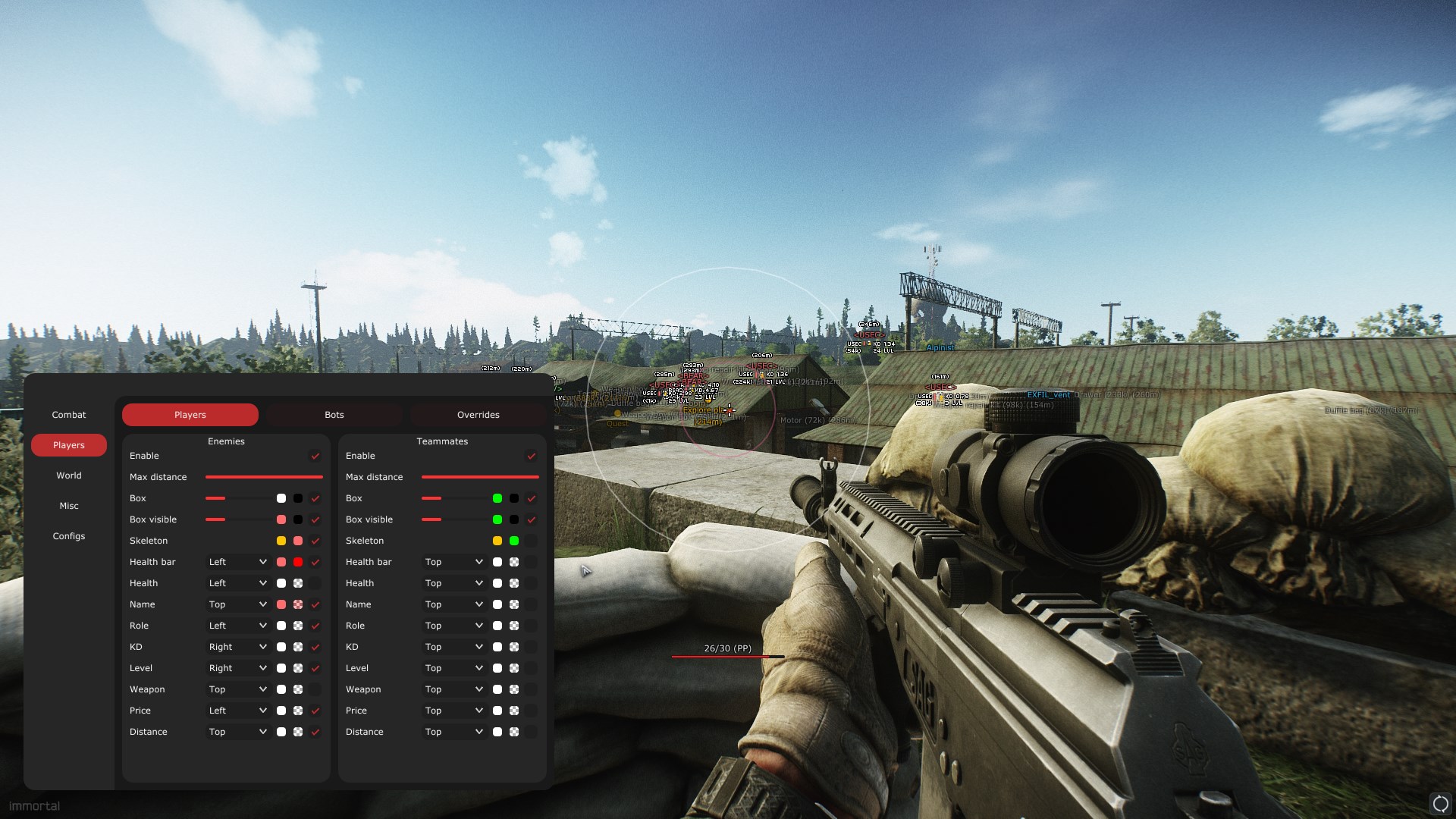Open the Overrides tab
Viewport: 1456px width, 819px height.
click(x=478, y=415)
